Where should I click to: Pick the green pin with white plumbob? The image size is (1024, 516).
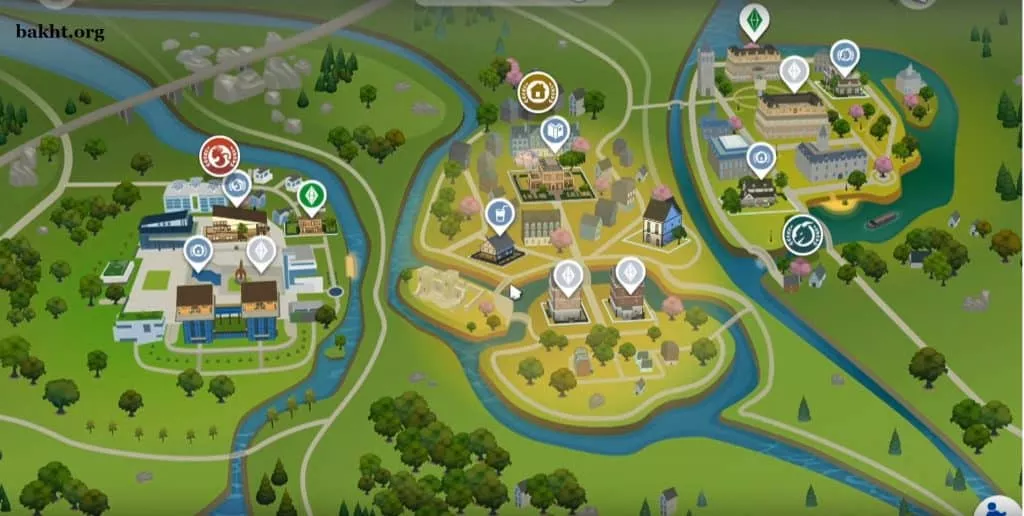click(312, 194)
